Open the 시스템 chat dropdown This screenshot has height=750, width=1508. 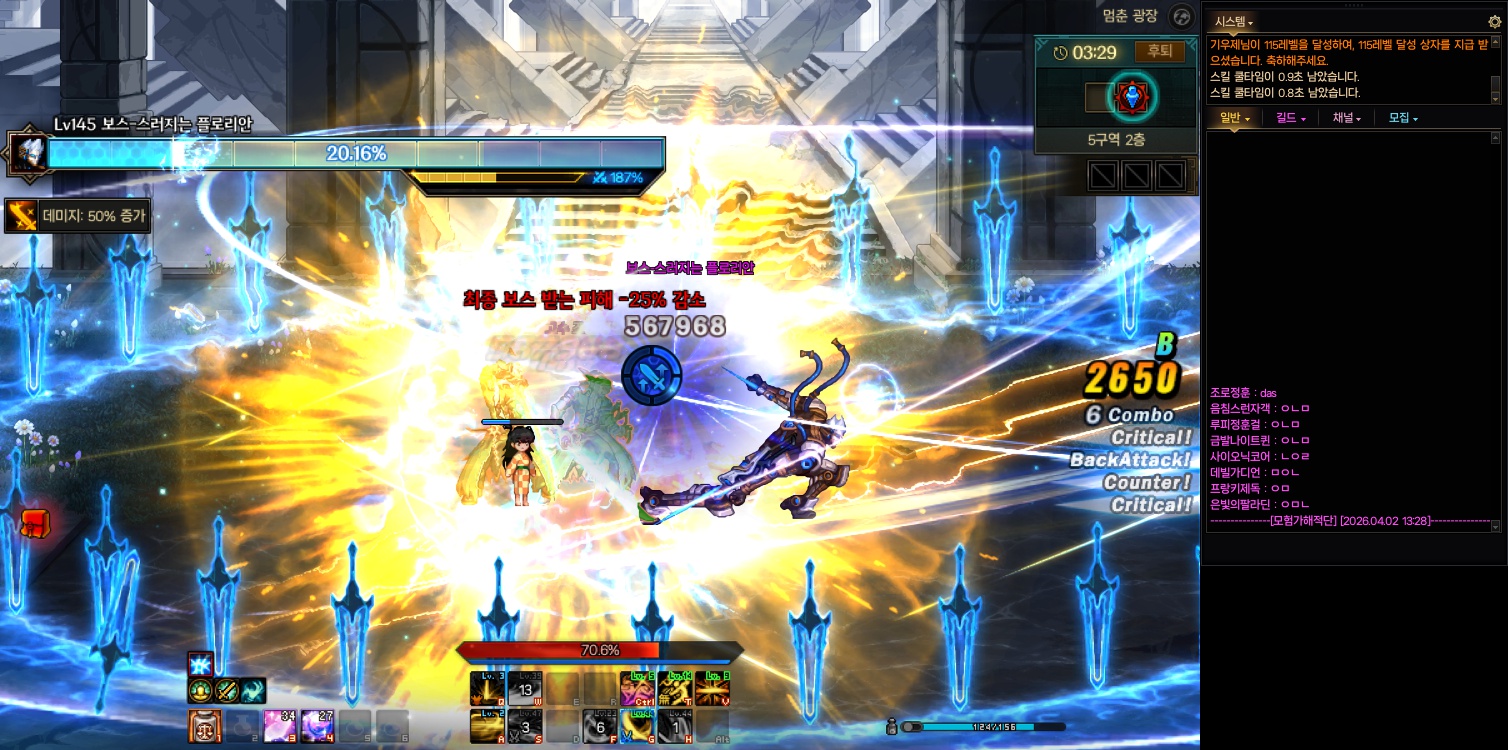coord(1233,21)
